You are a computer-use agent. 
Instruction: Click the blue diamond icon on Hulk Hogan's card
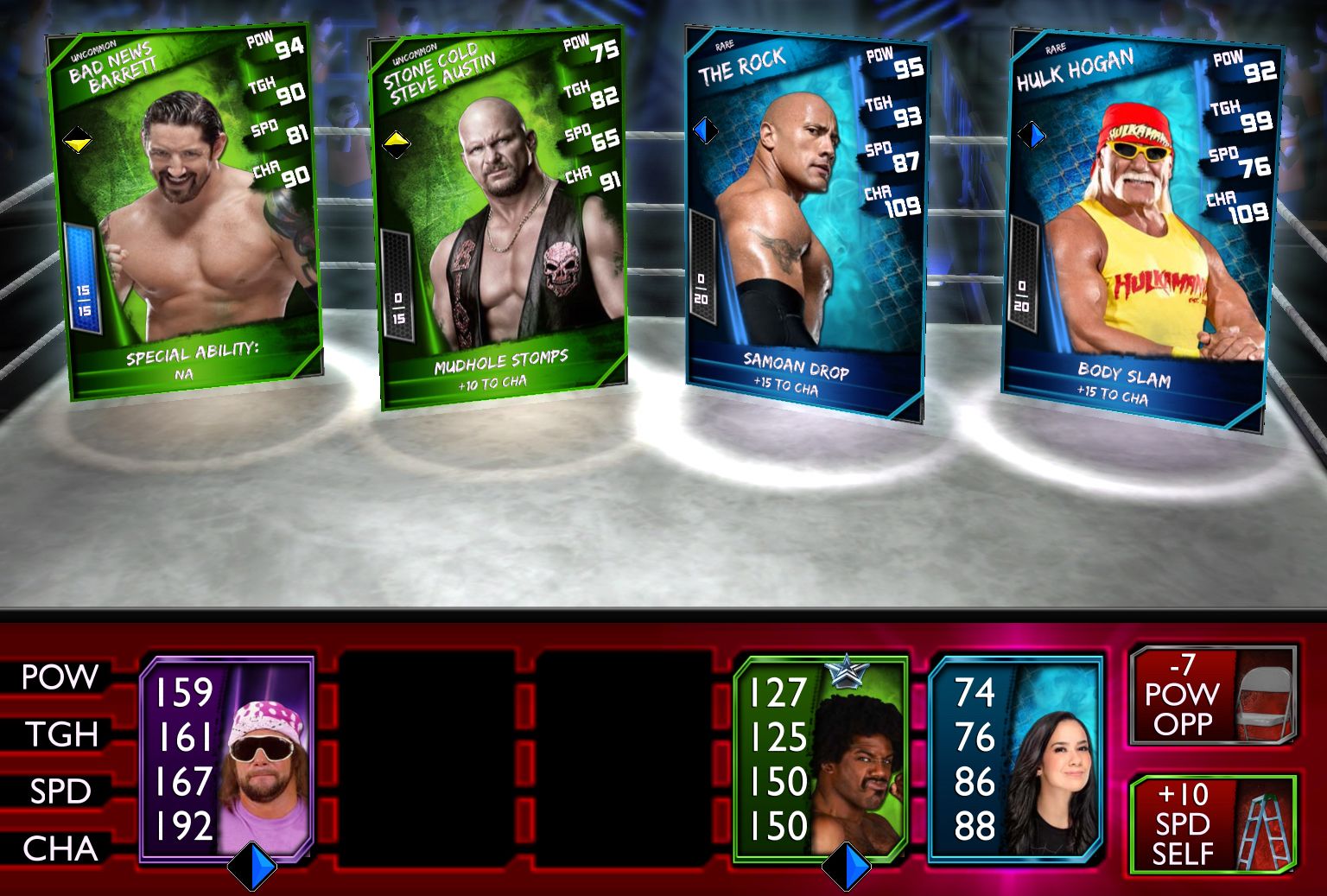tap(1032, 135)
